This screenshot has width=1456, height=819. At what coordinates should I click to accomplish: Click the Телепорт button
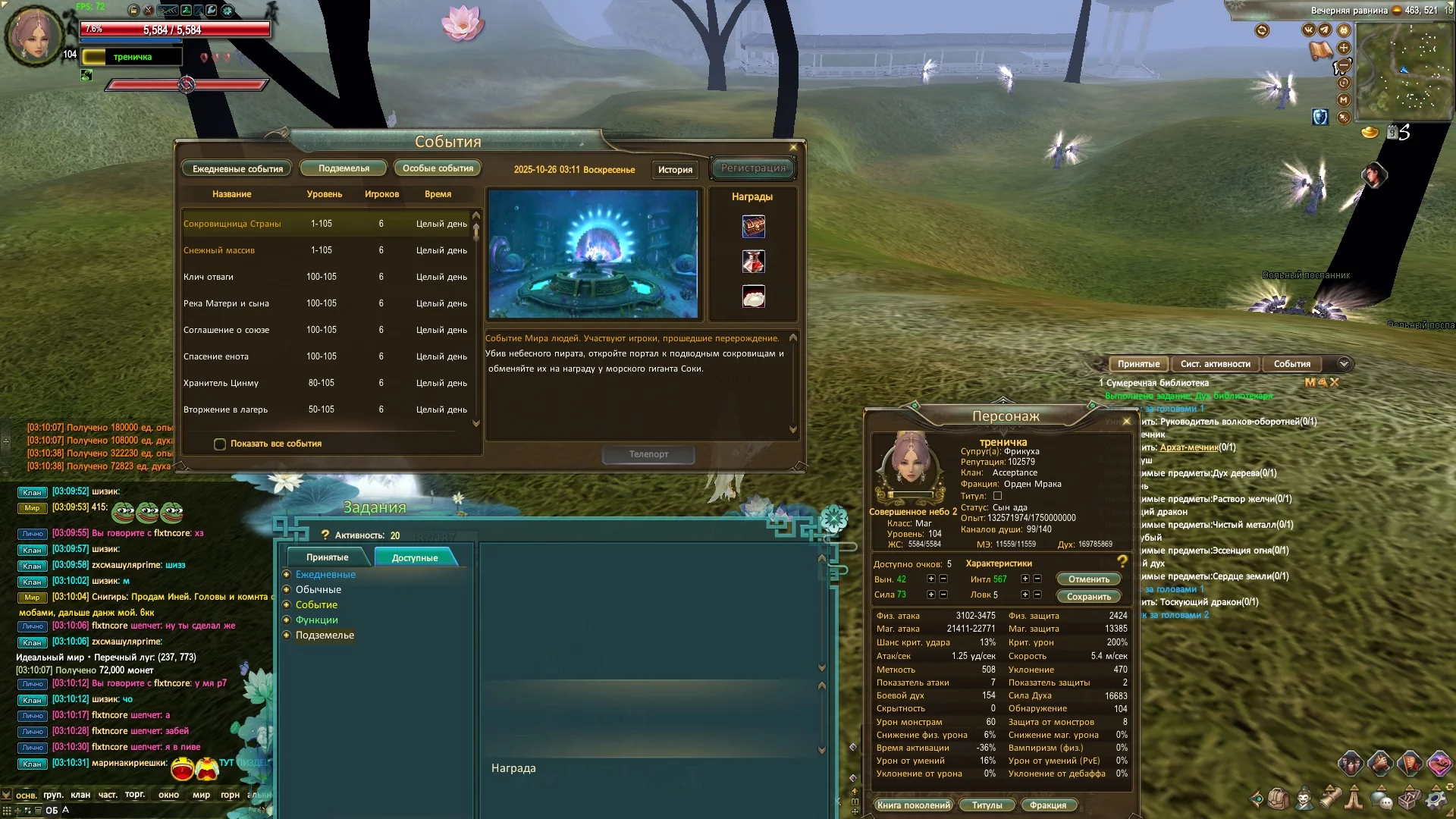648,454
